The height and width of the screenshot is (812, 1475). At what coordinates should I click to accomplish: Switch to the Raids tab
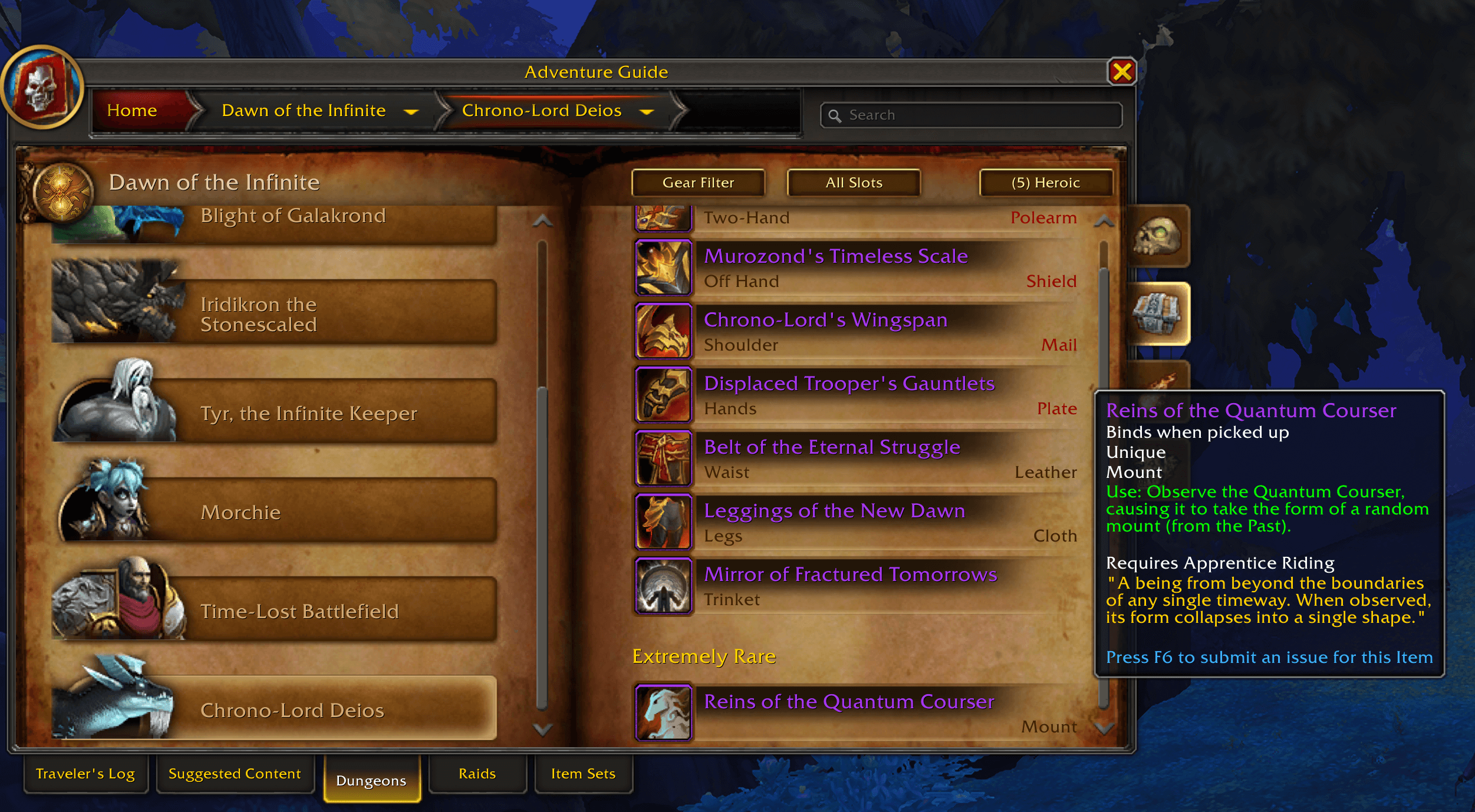click(x=477, y=774)
